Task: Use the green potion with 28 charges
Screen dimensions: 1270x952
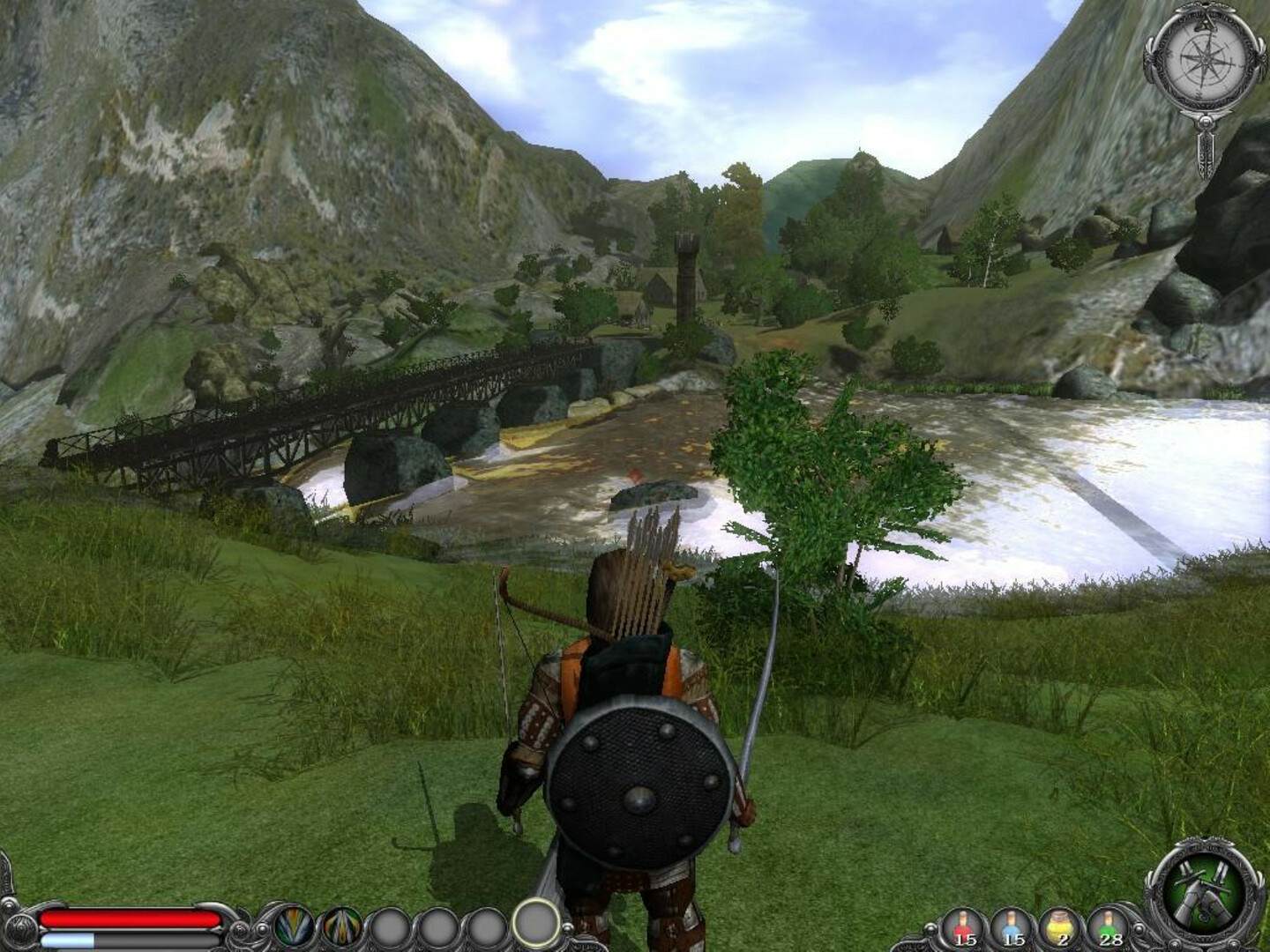Action: [x=1108, y=927]
